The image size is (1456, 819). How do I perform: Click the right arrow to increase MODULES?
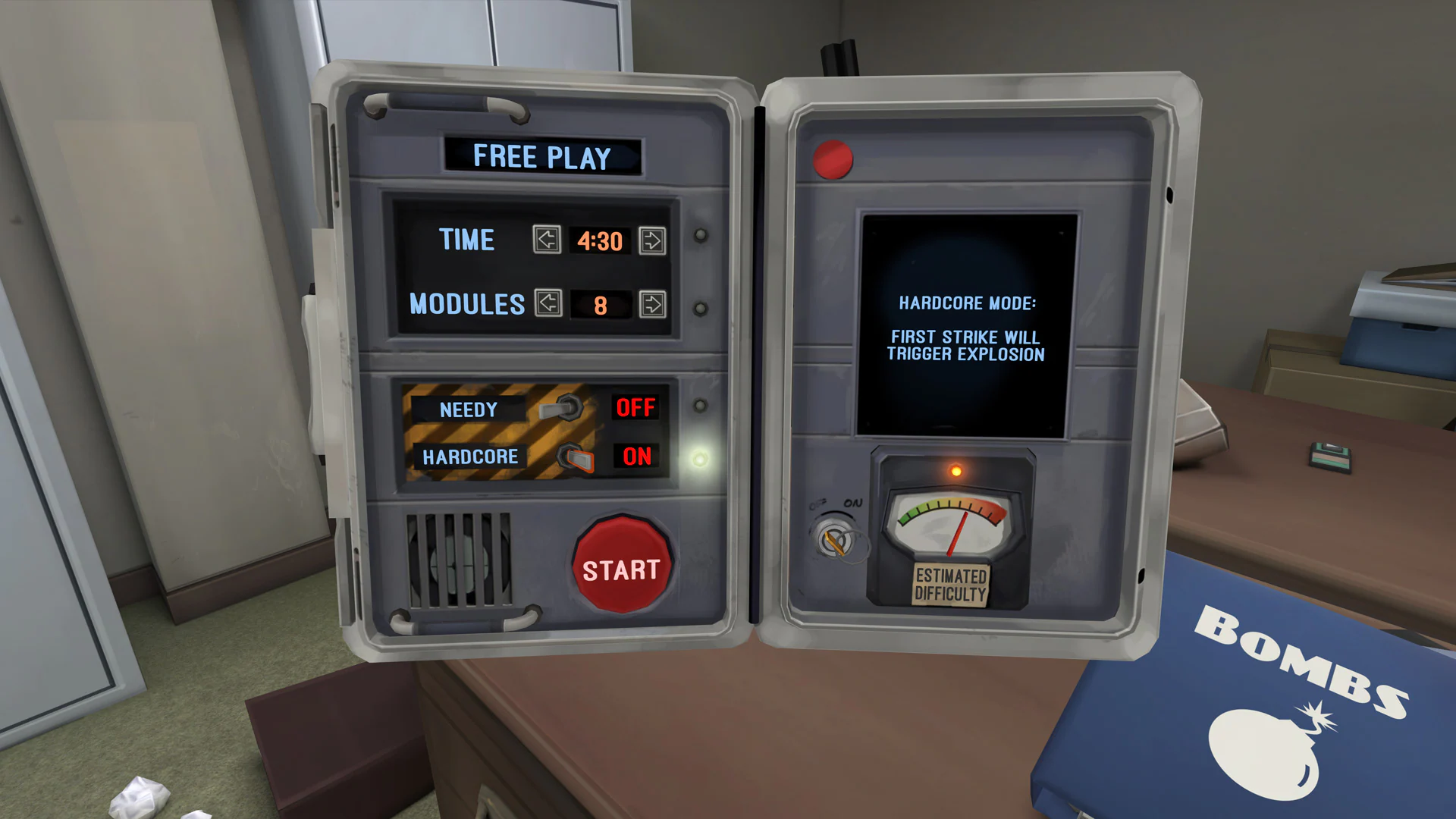[654, 306]
